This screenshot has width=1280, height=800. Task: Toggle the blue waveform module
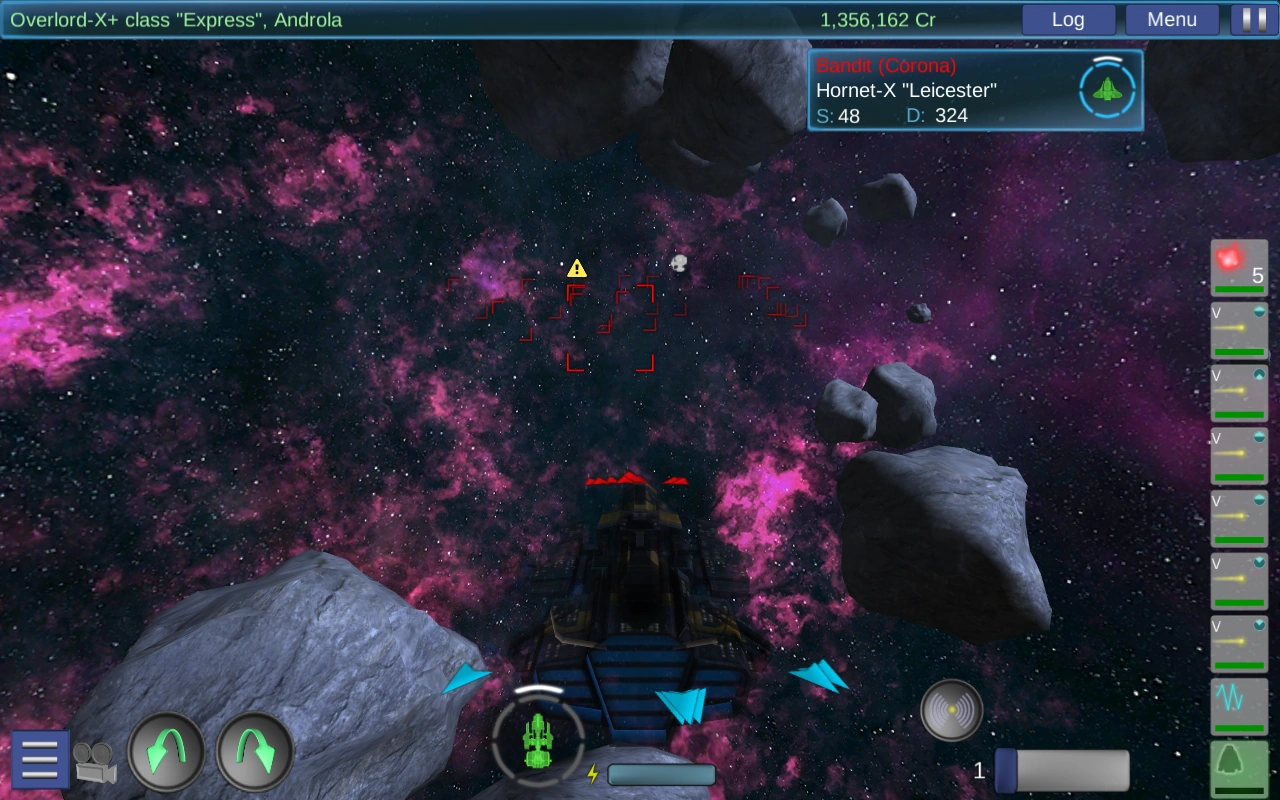tap(1239, 706)
